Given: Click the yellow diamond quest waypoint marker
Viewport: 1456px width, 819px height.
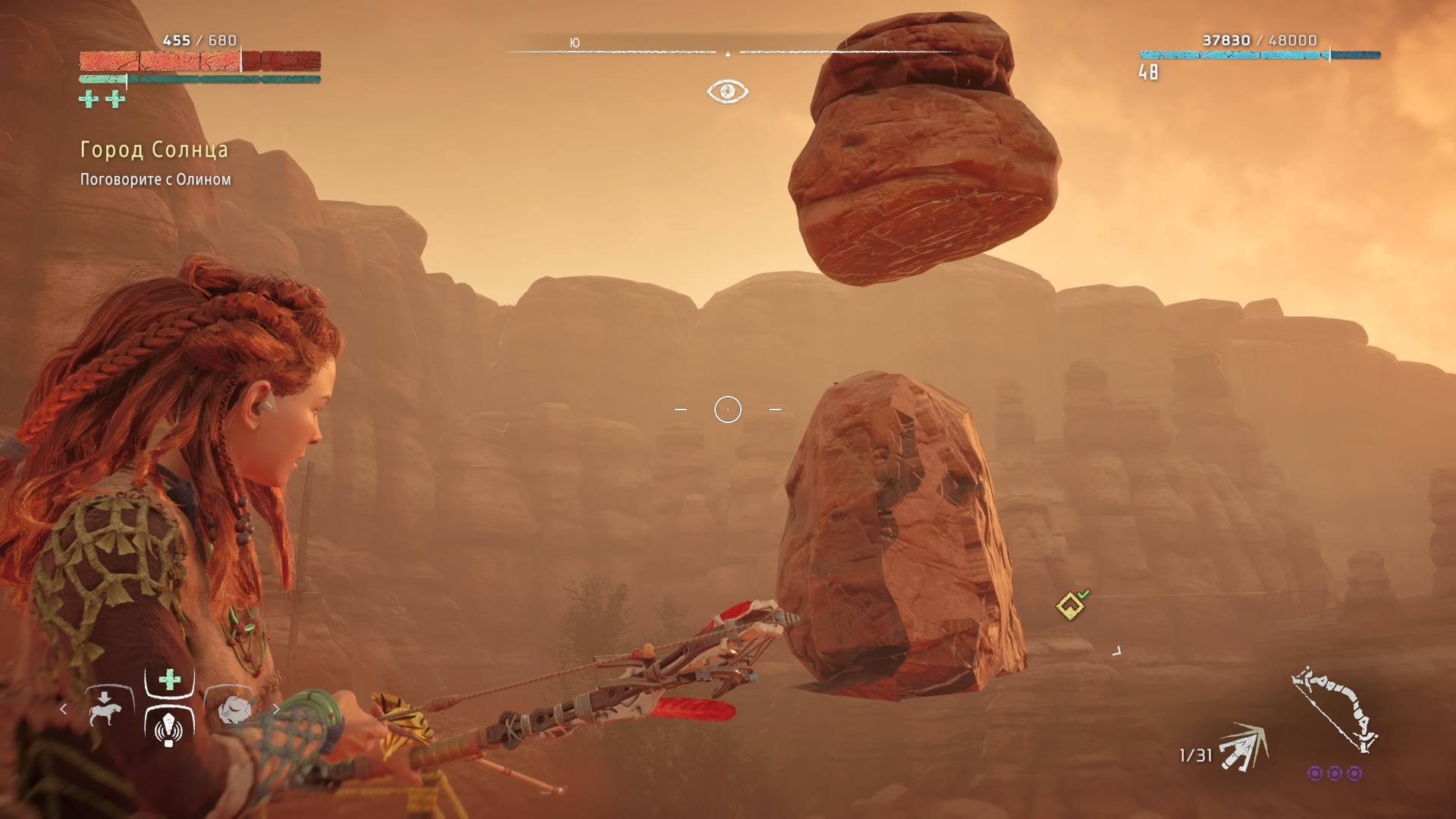Looking at the screenshot, I should 1070,606.
